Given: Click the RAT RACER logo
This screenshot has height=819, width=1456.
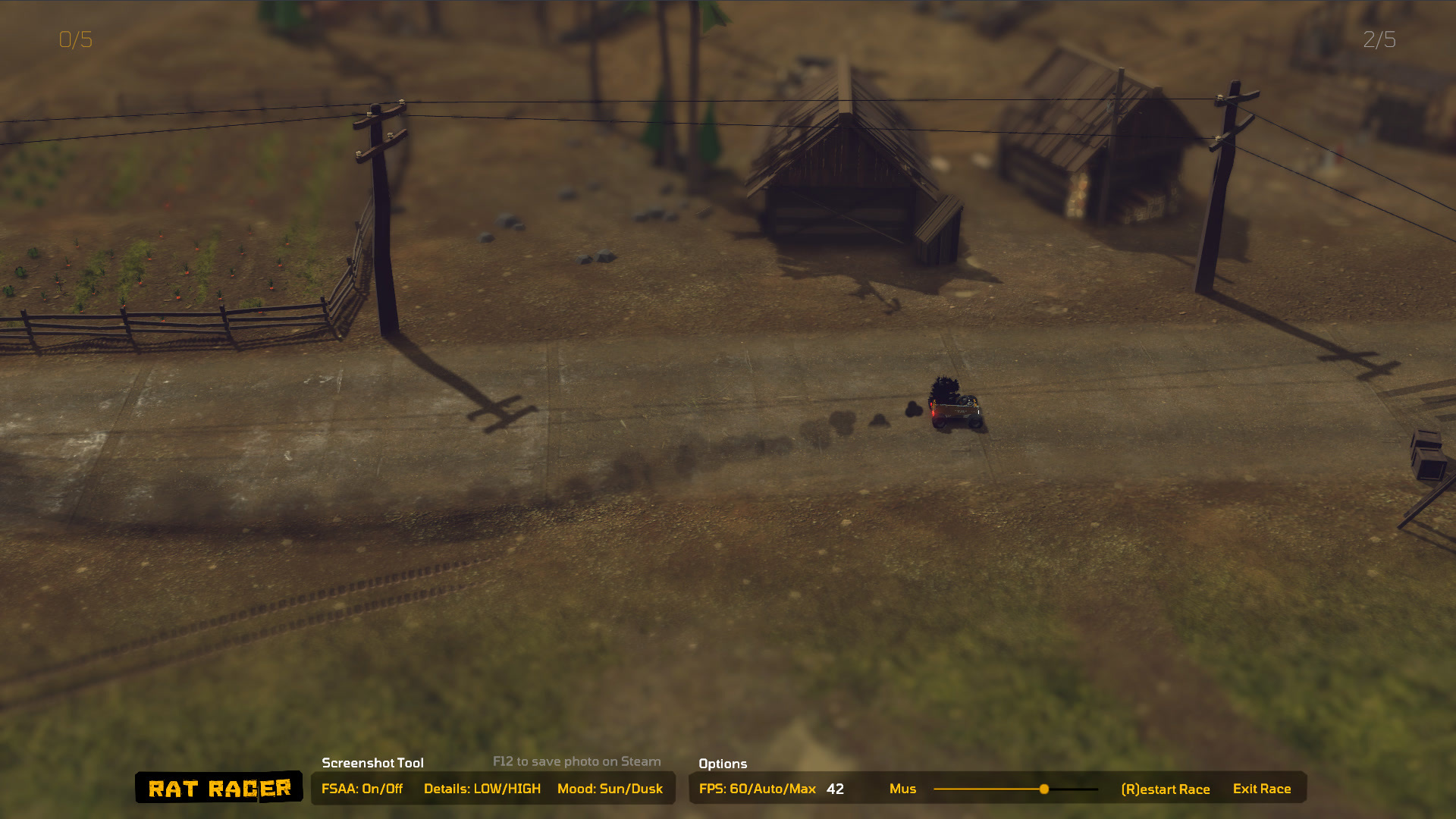Looking at the screenshot, I should pyautogui.click(x=220, y=788).
